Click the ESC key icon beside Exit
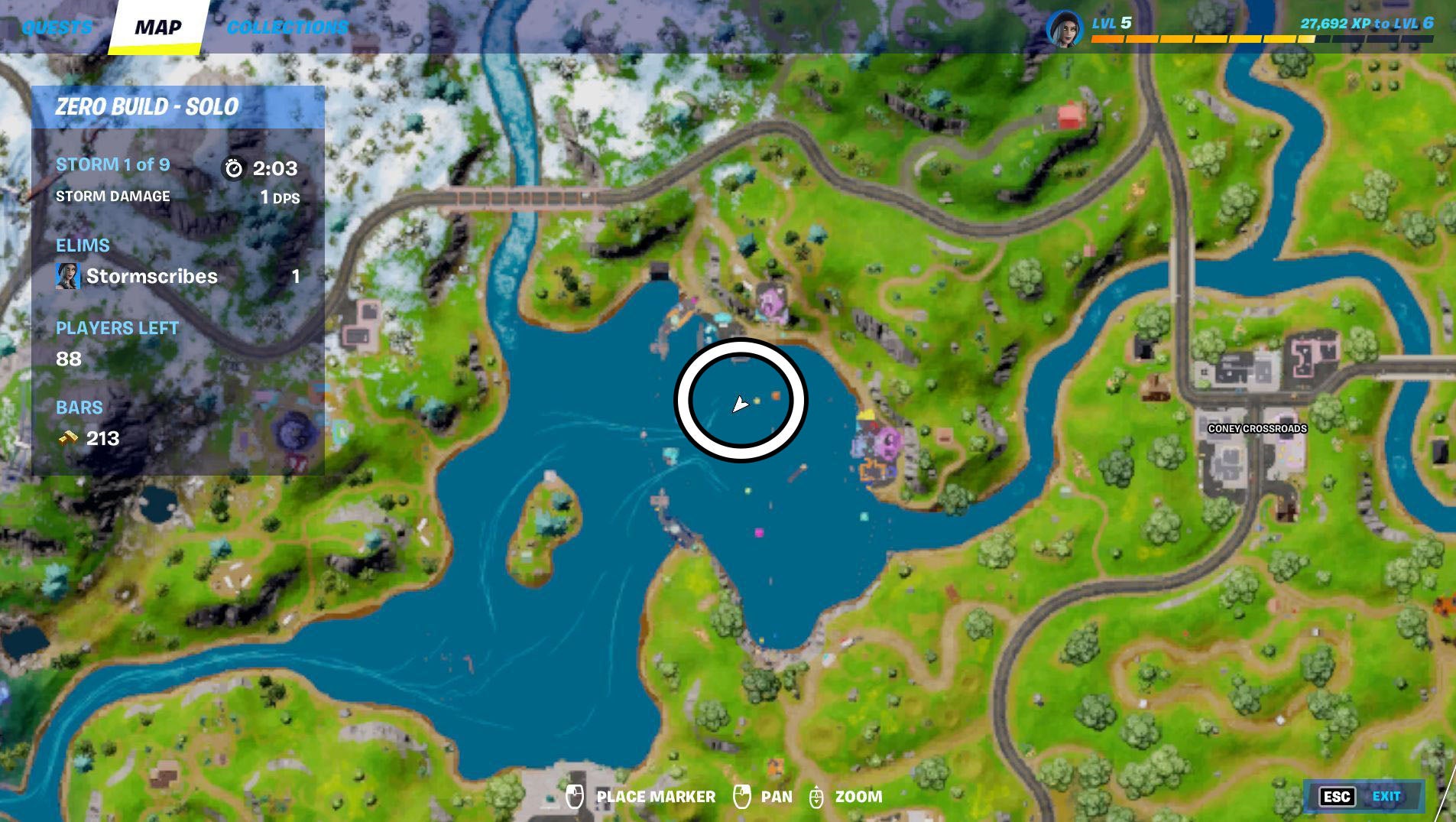Image resolution: width=1456 pixels, height=822 pixels. [x=1338, y=797]
